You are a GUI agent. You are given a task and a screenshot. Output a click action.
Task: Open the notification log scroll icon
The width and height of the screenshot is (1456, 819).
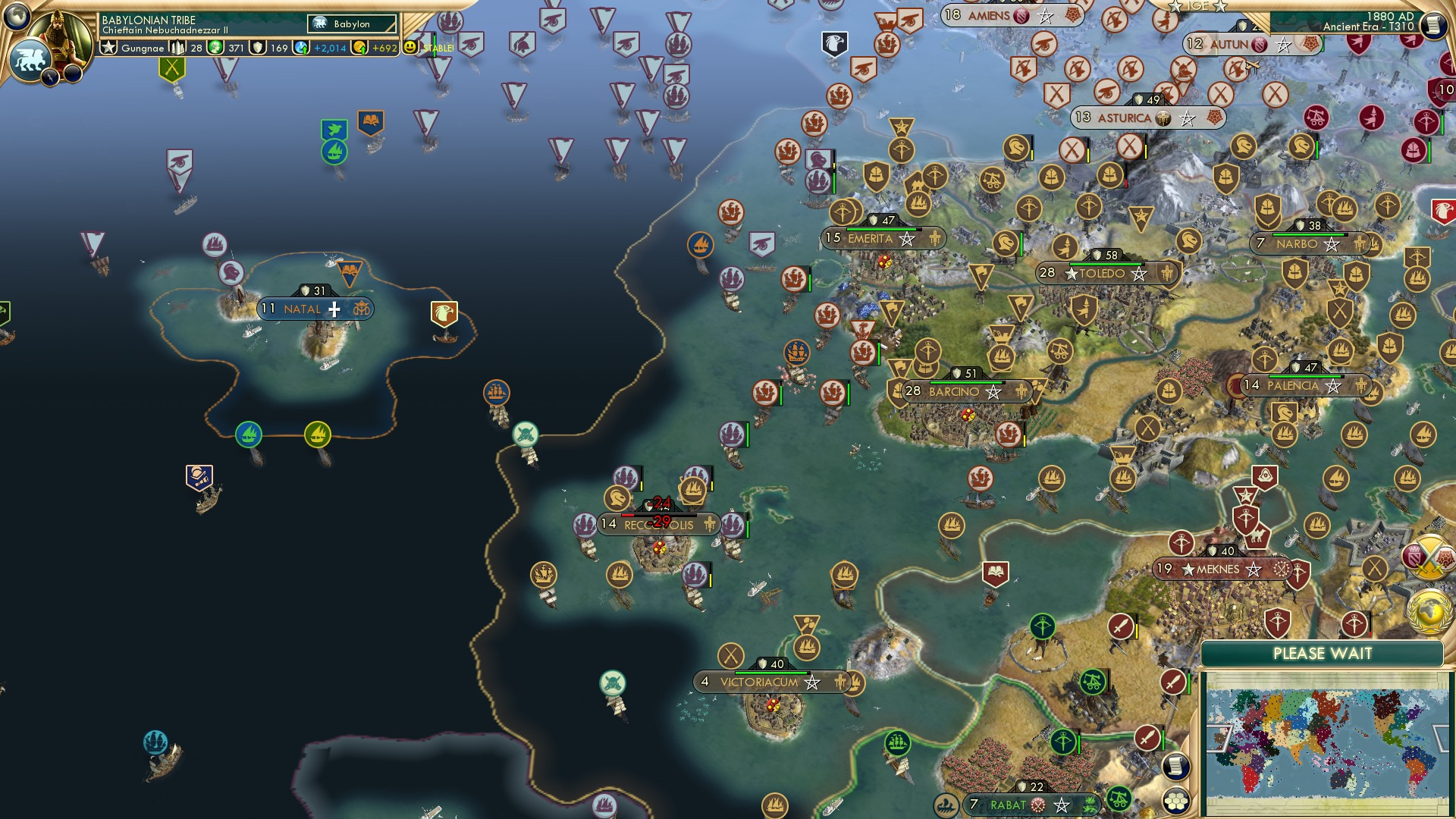pyautogui.click(x=1176, y=765)
